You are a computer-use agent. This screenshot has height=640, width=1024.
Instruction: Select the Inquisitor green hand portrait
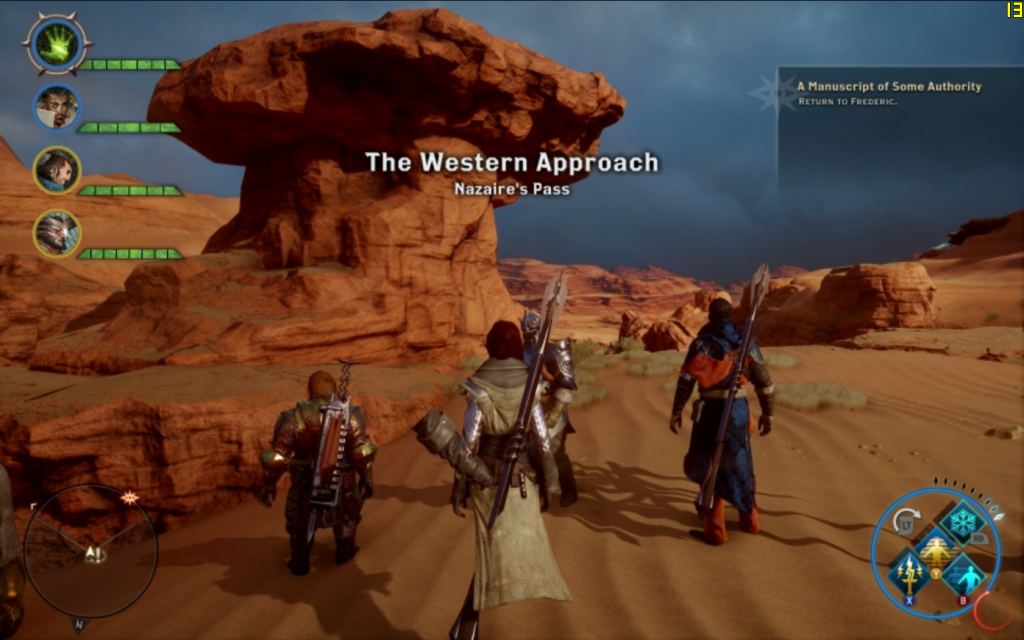pyautogui.click(x=56, y=43)
